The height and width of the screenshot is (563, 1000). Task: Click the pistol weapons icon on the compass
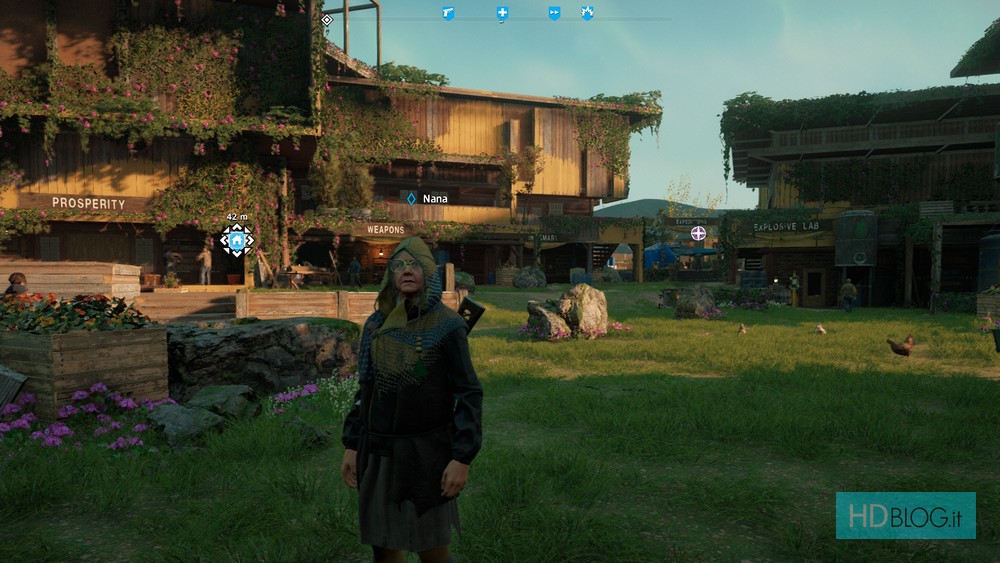pyautogui.click(x=448, y=13)
